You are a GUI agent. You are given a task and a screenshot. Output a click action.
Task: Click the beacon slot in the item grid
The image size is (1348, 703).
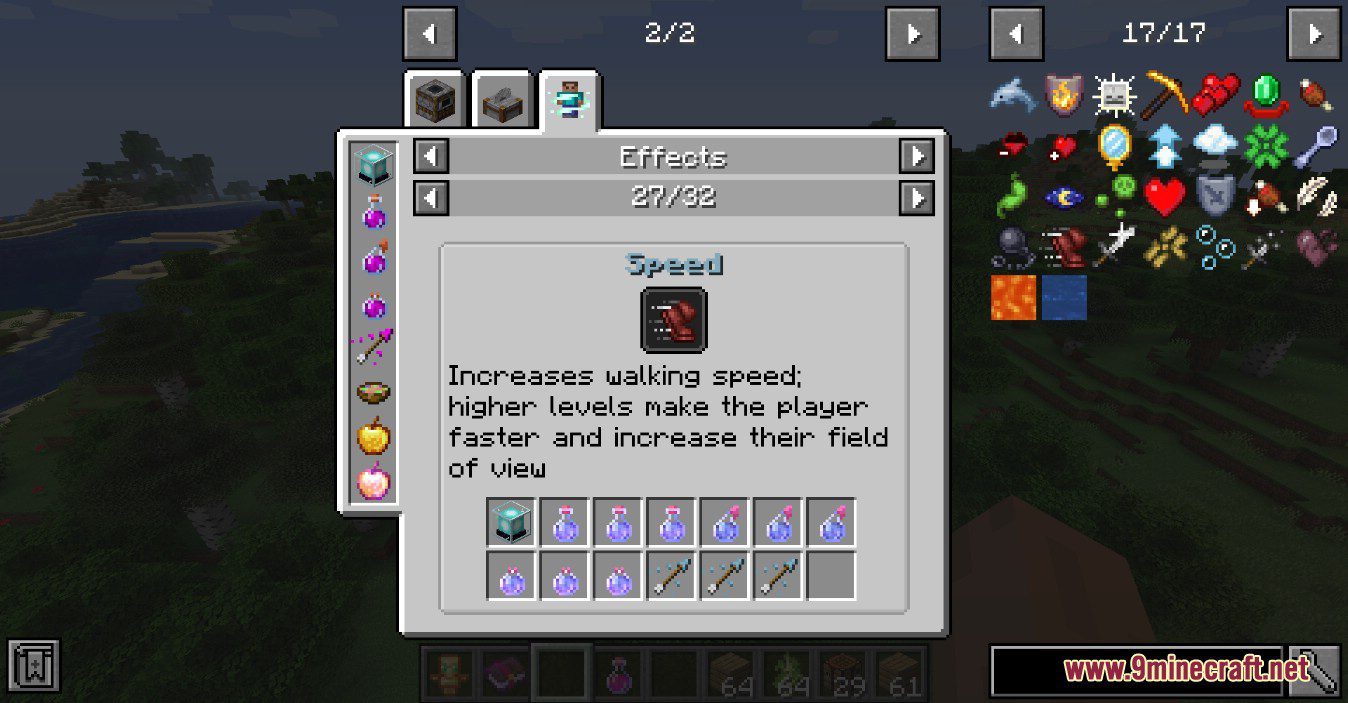pyautogui.click(x=513, y=523)
